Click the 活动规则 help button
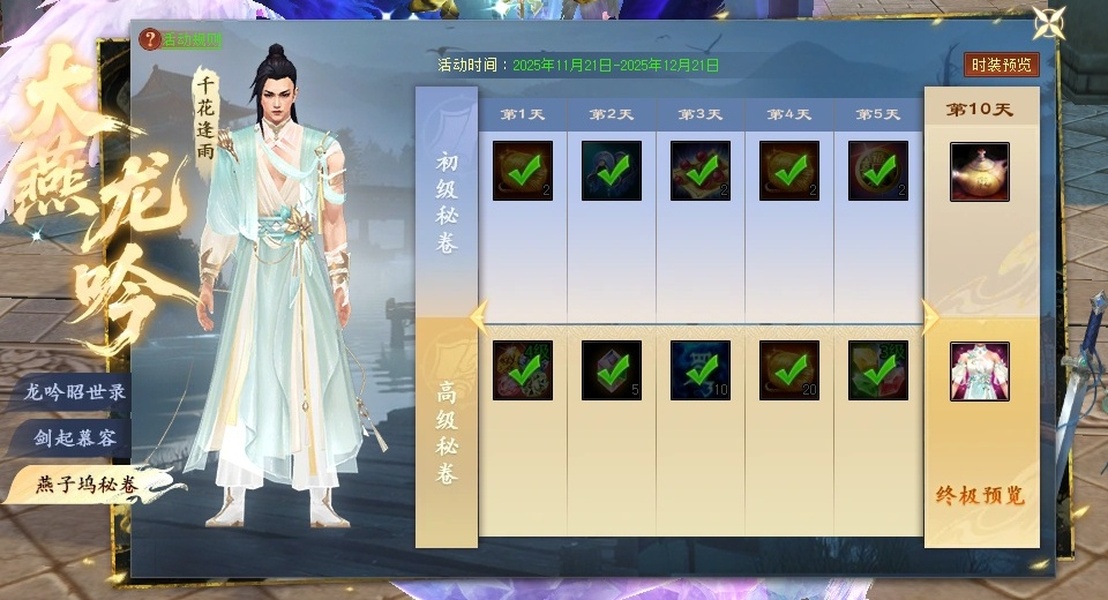The width and height of the screenshot is (1108, 600). click(x=181, y=40)
